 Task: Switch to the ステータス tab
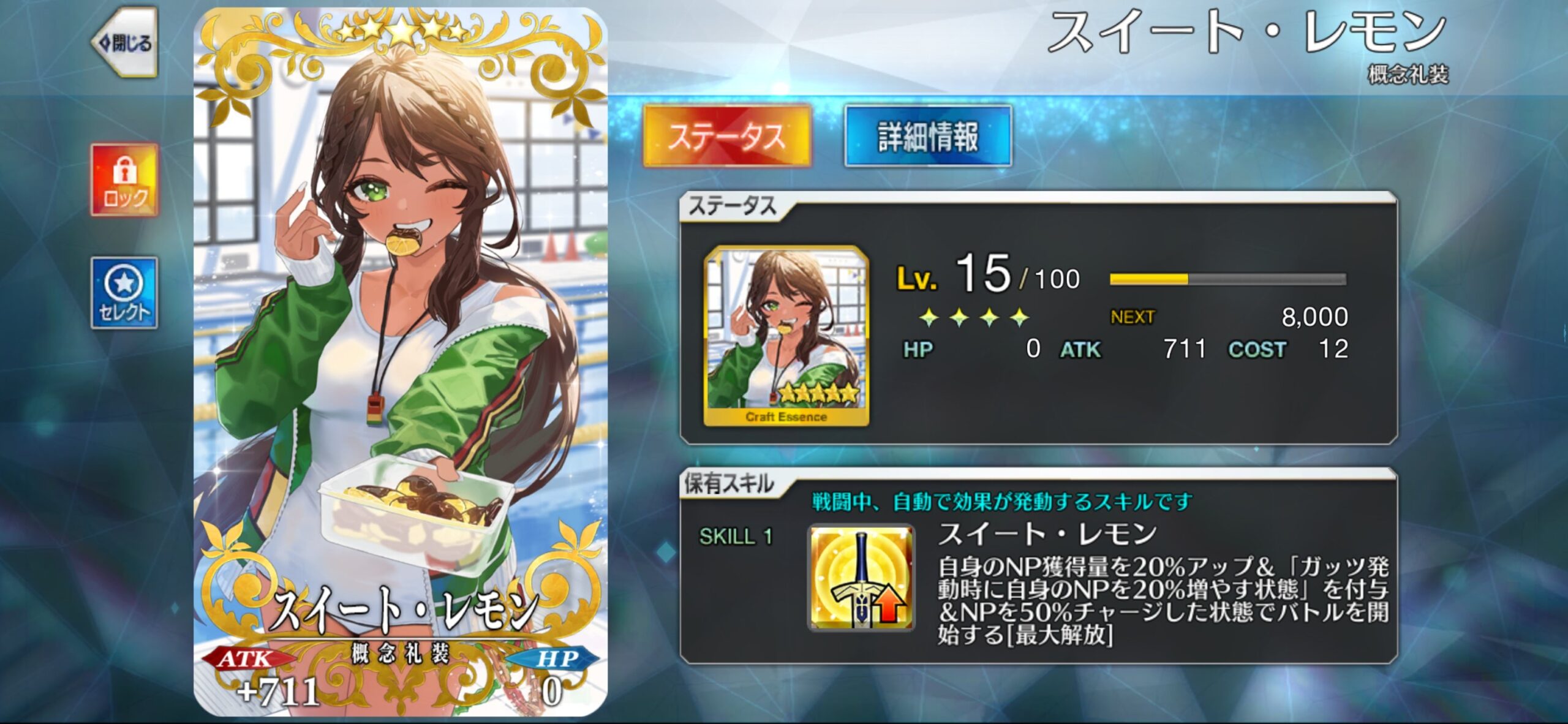click(727, 136)
